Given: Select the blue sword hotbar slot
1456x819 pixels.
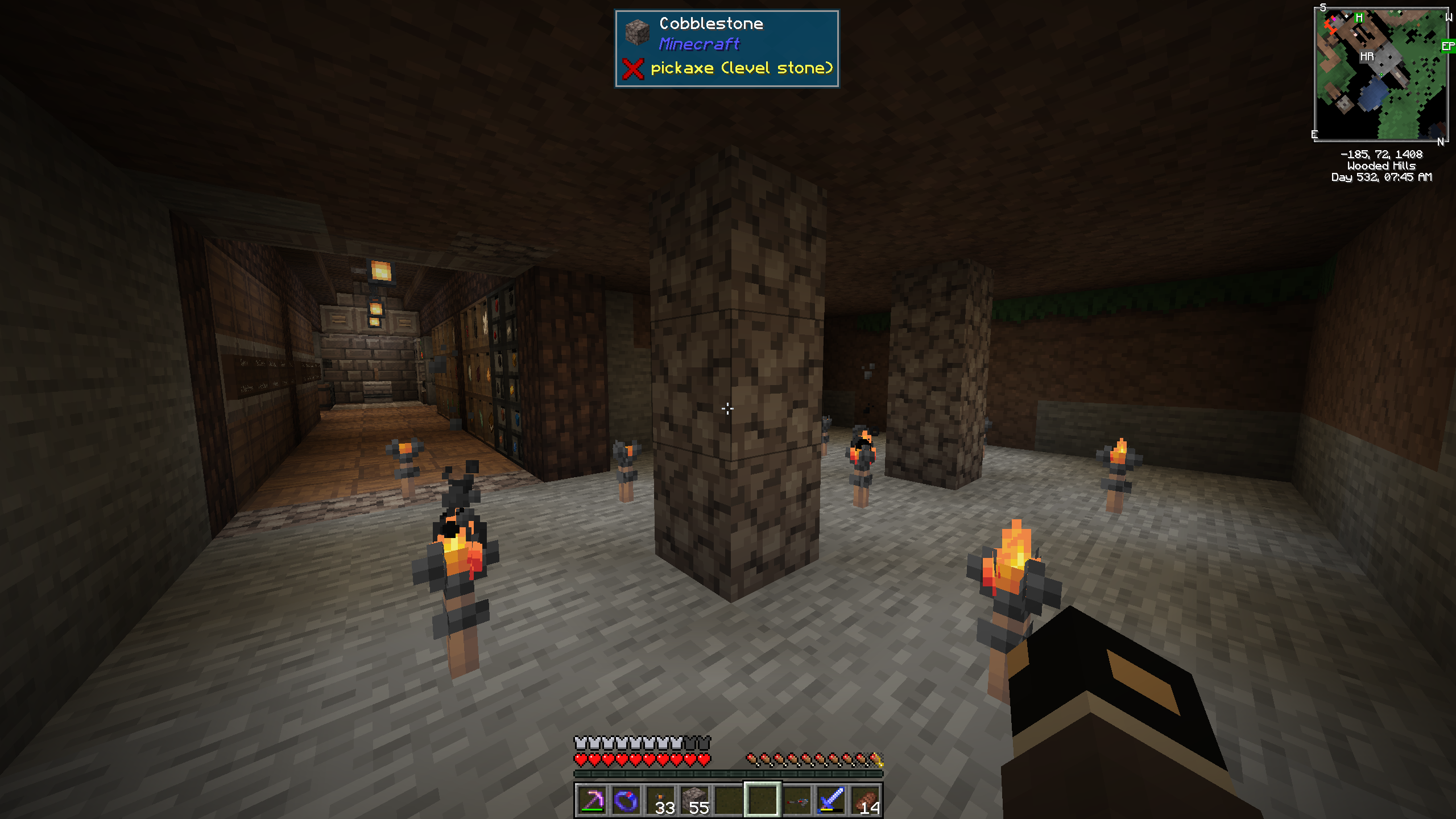Looking at the screenshot, I should (x=831, y=801).
